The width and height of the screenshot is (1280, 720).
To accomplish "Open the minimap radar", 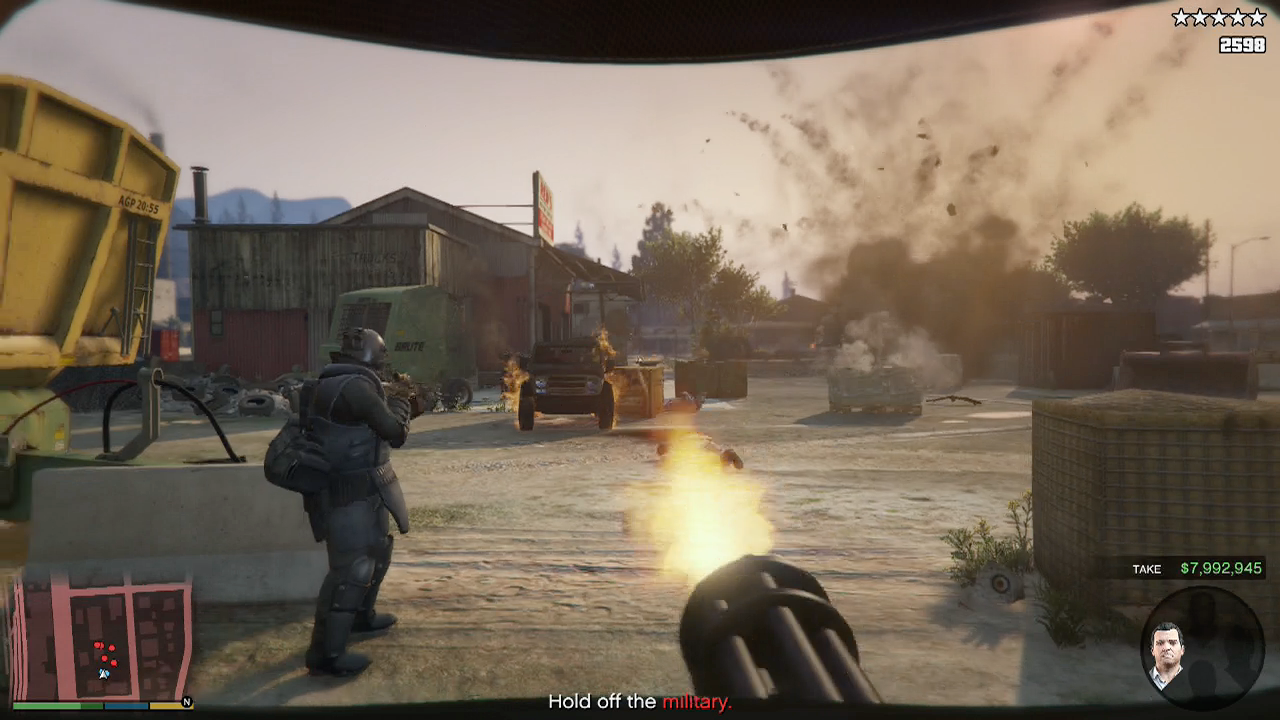I will click(101, 637).
